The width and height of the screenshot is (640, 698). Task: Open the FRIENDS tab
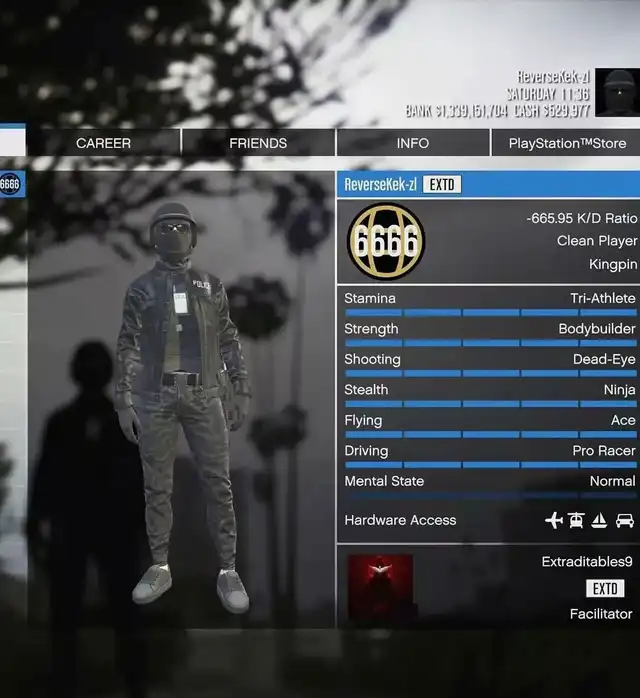click(x=258, y=143)
